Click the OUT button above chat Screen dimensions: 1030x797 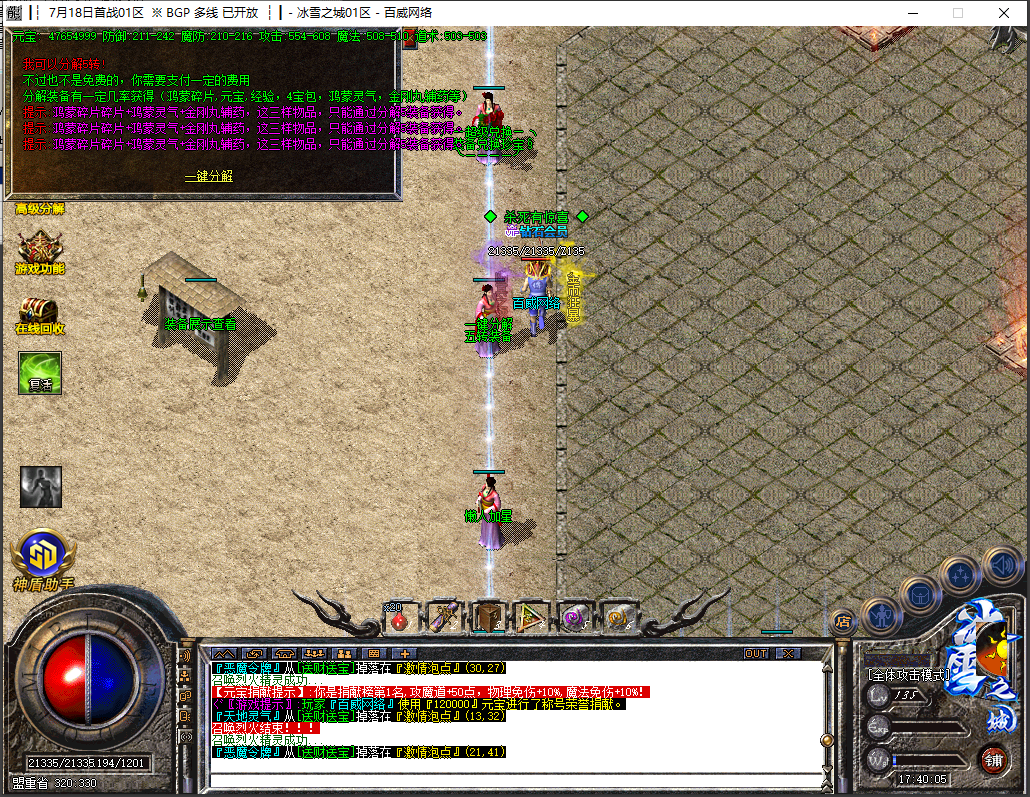point(757,653)
